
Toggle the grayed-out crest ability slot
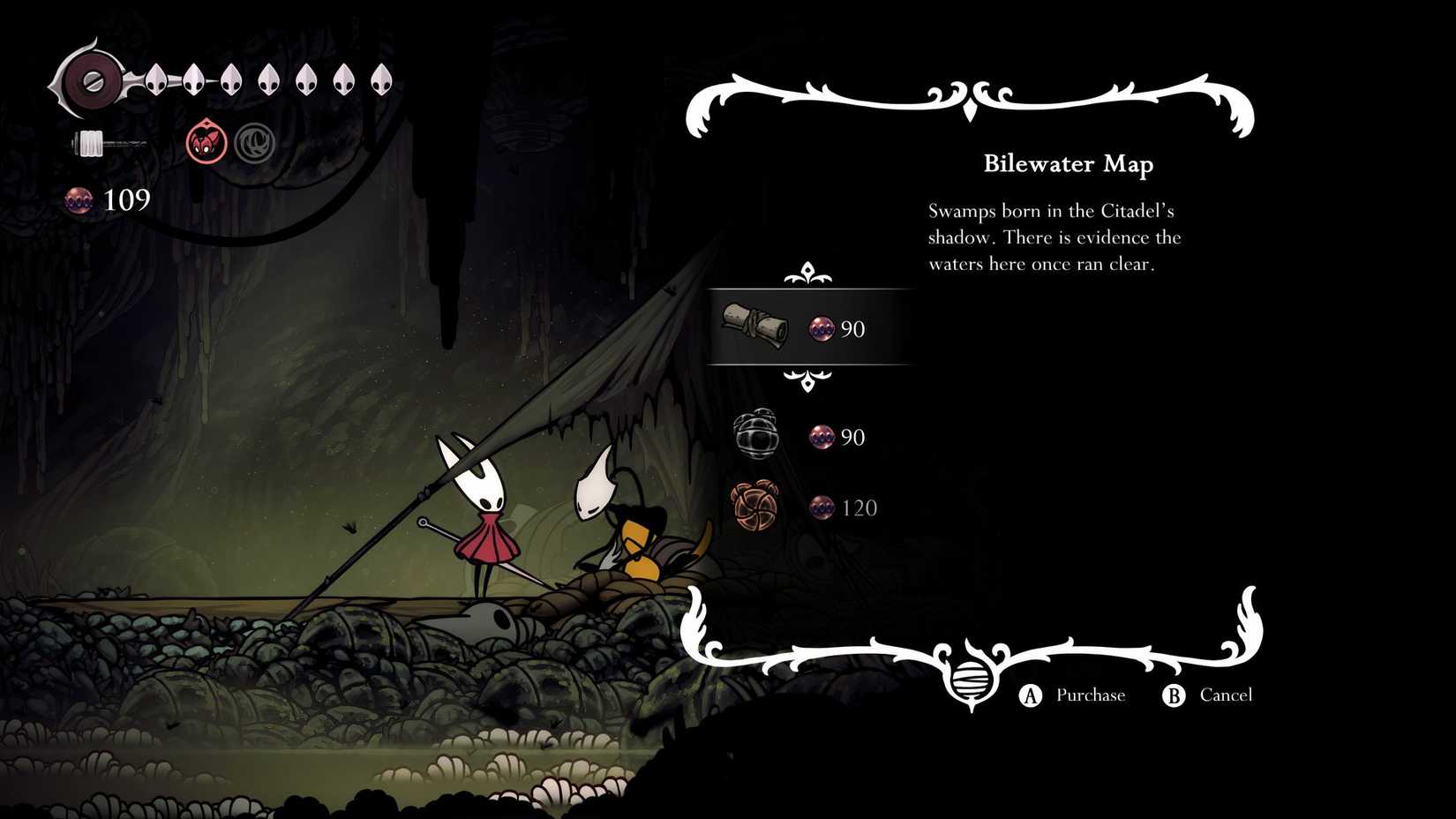253,141
